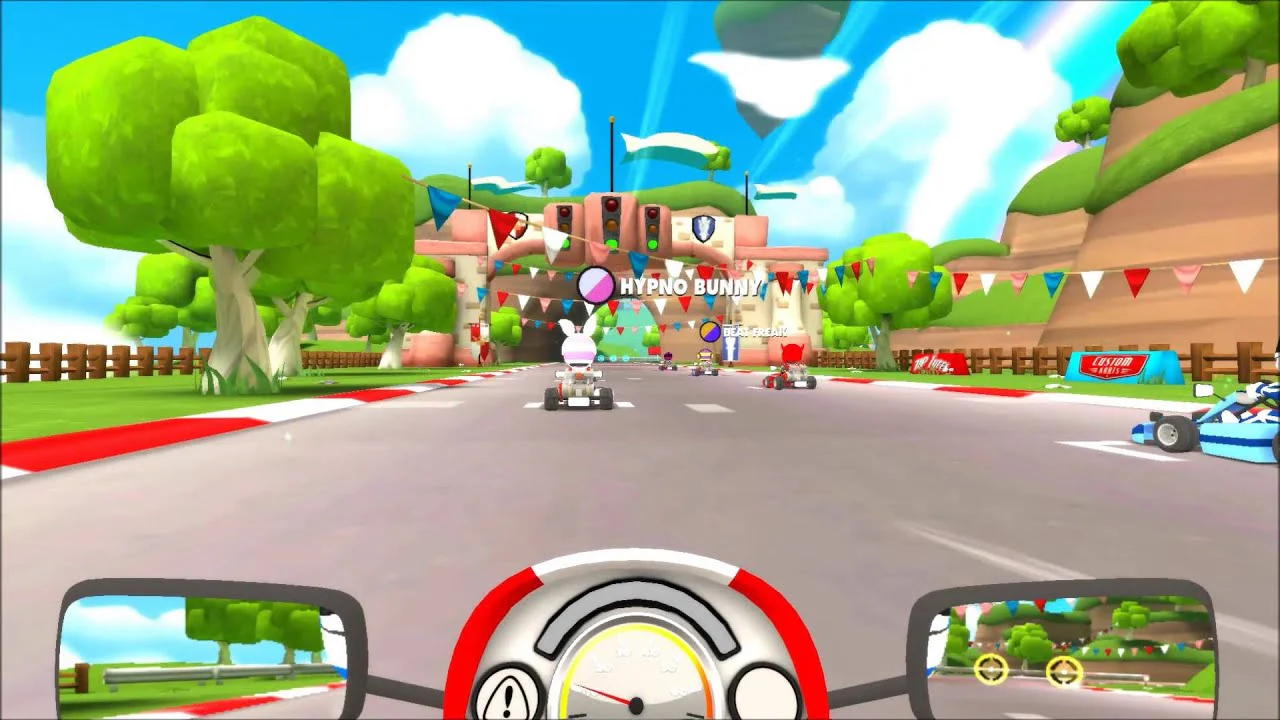Select the blue shield emblem above the gate

point(703,228)
